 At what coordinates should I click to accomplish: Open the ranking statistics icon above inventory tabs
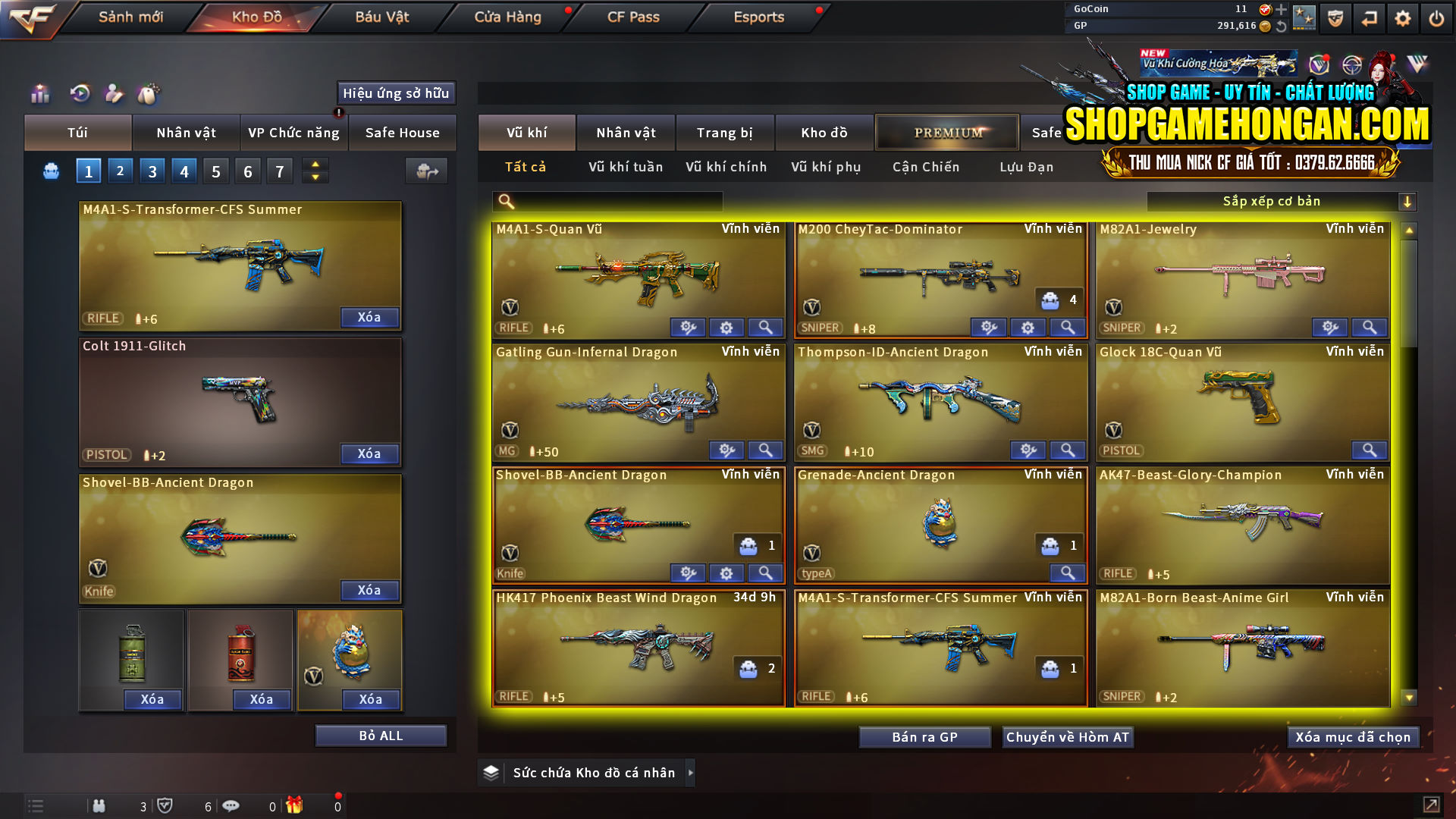(39, 95)
